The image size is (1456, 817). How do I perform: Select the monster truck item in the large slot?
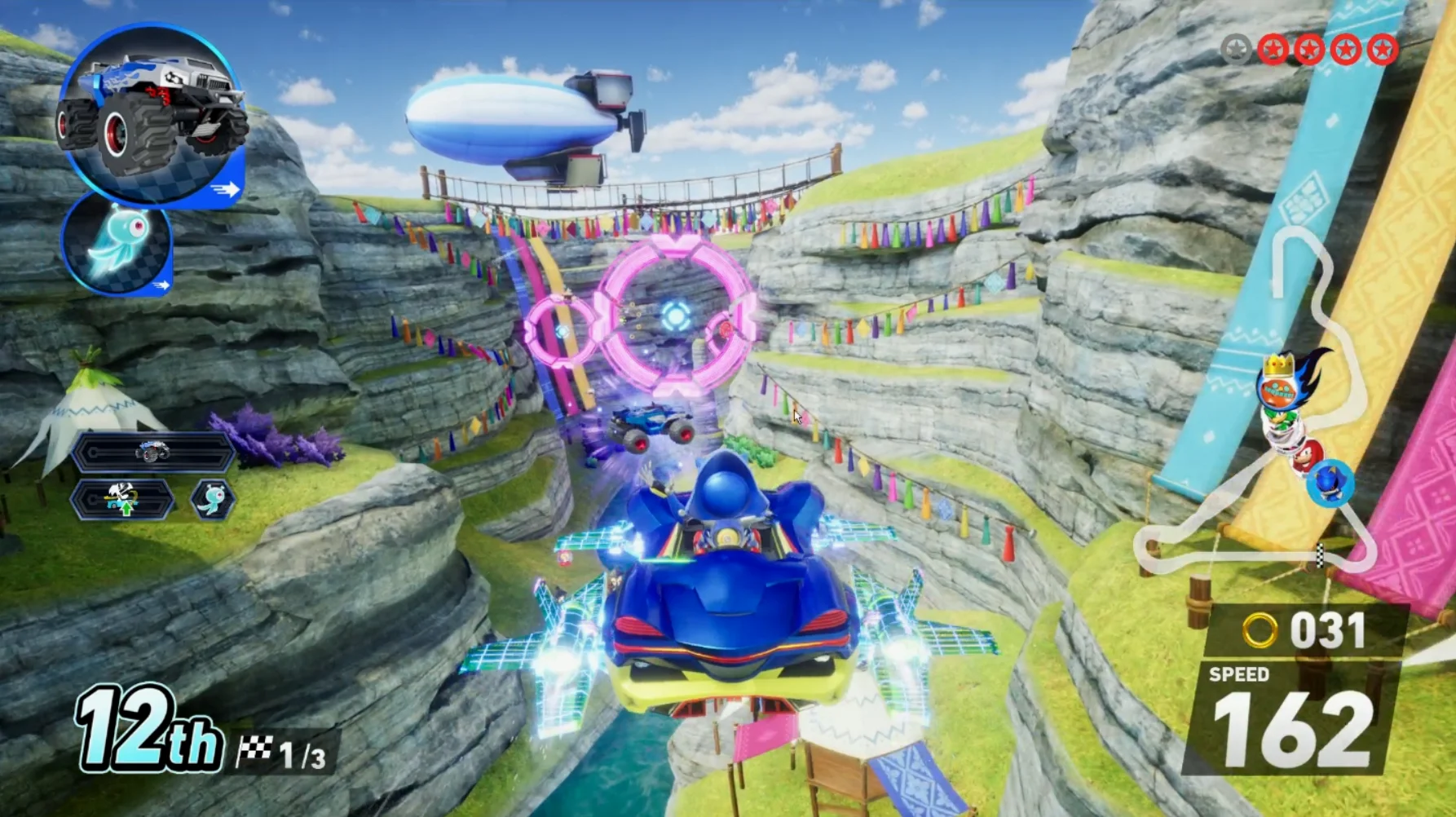click(x=152, y=114)
